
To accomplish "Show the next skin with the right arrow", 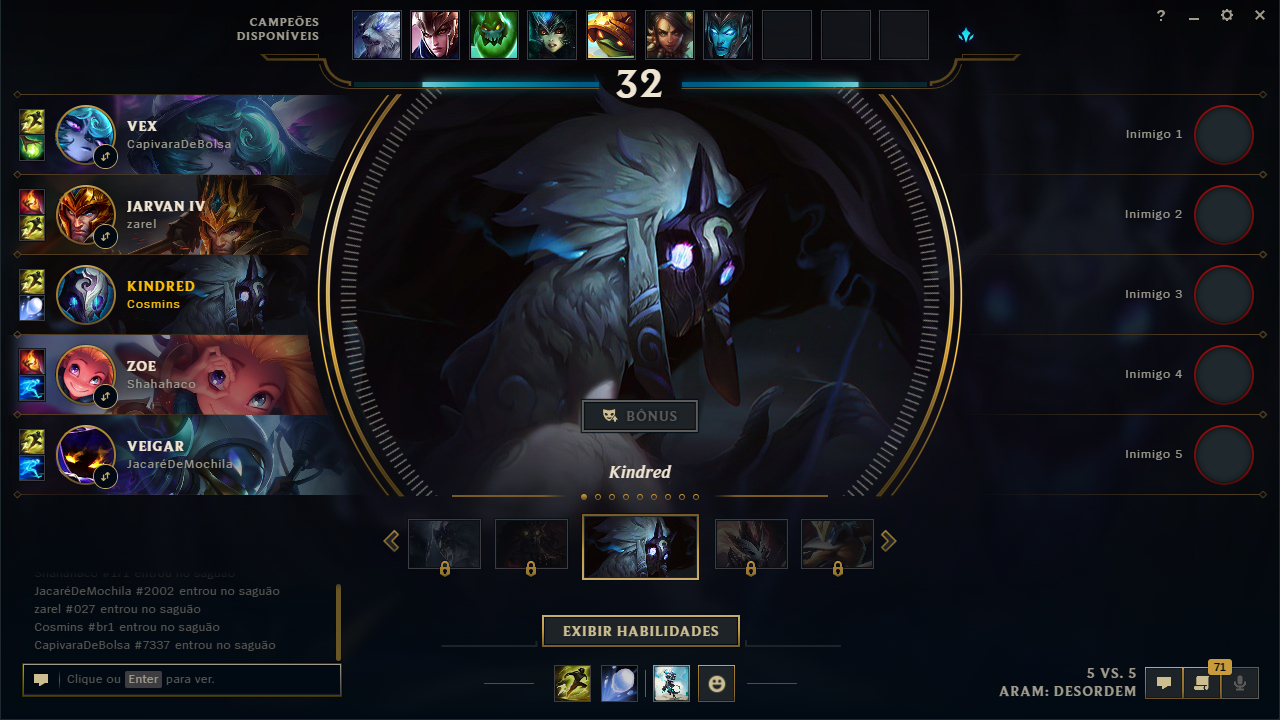I will coord(888,541).
